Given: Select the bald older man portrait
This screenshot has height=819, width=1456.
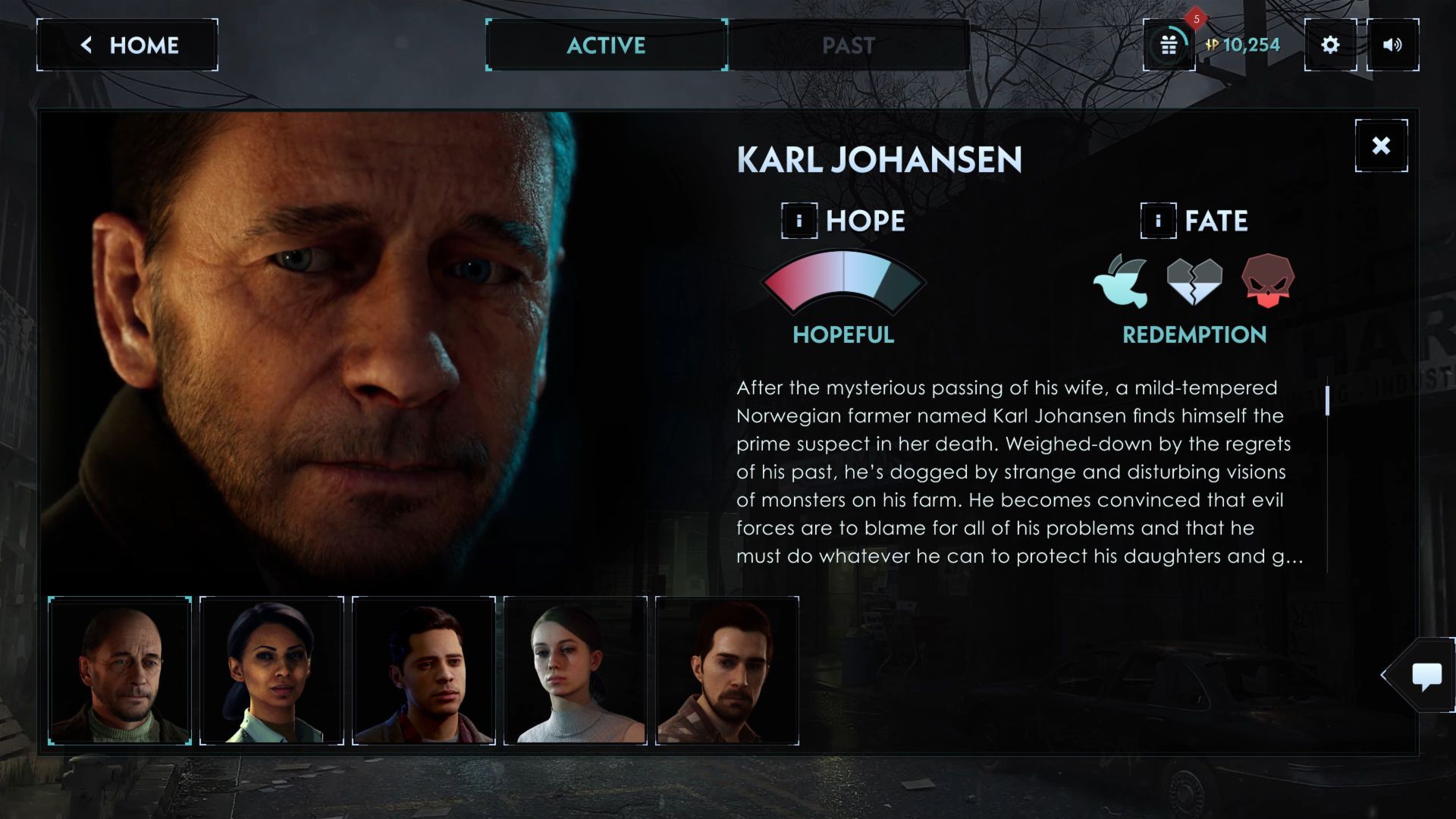Looking at the screenshot, I should tap(120, 670).
